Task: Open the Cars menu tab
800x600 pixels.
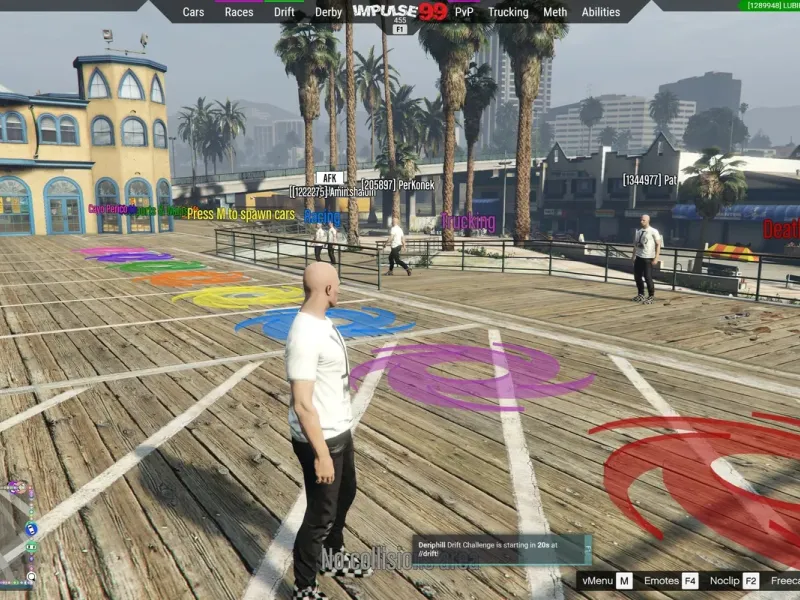Action: click(x=193, y=12)
